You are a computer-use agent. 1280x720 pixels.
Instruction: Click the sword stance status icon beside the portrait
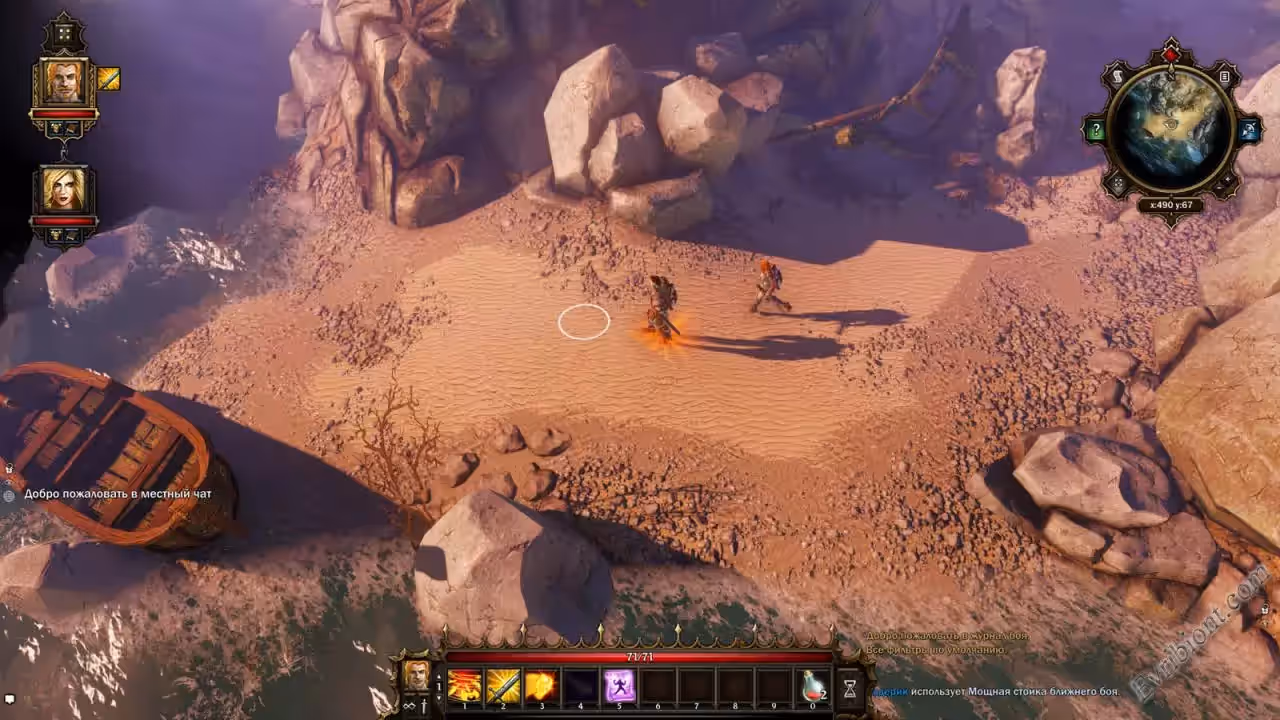(x=109, y=79)
